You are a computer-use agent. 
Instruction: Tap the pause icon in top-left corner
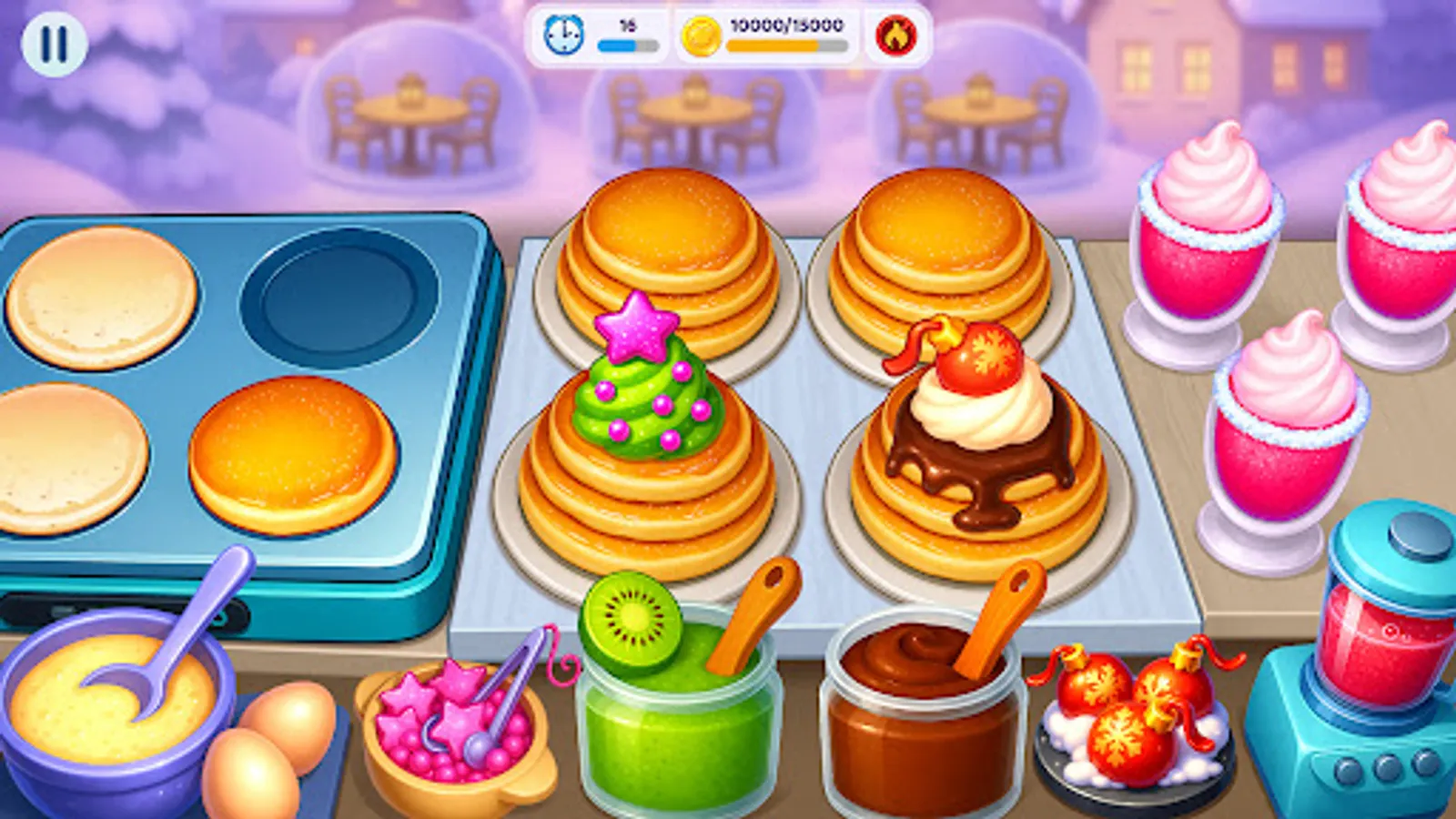[x=55, y=44]
